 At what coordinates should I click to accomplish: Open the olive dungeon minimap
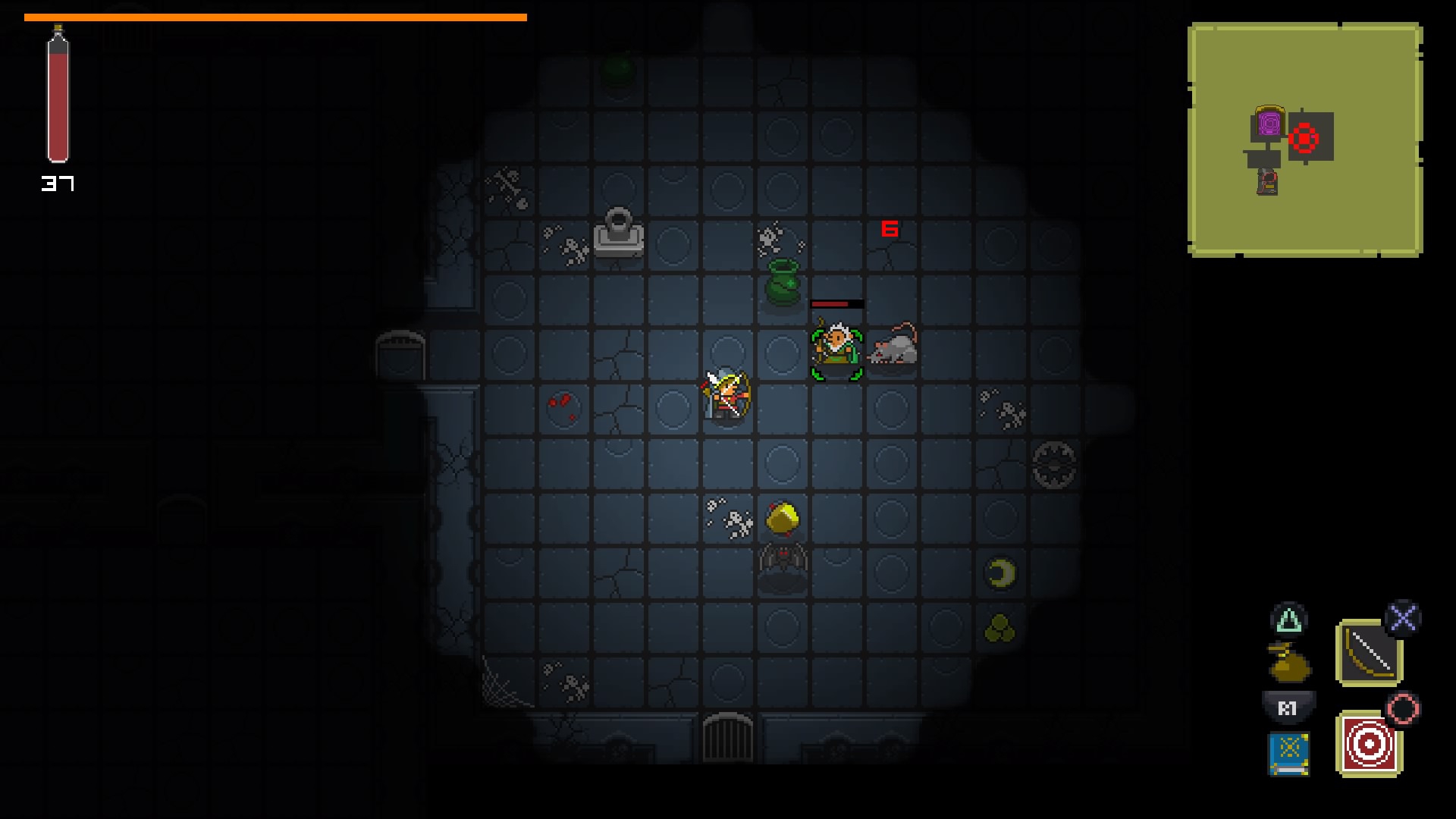tap(1305, 140)
